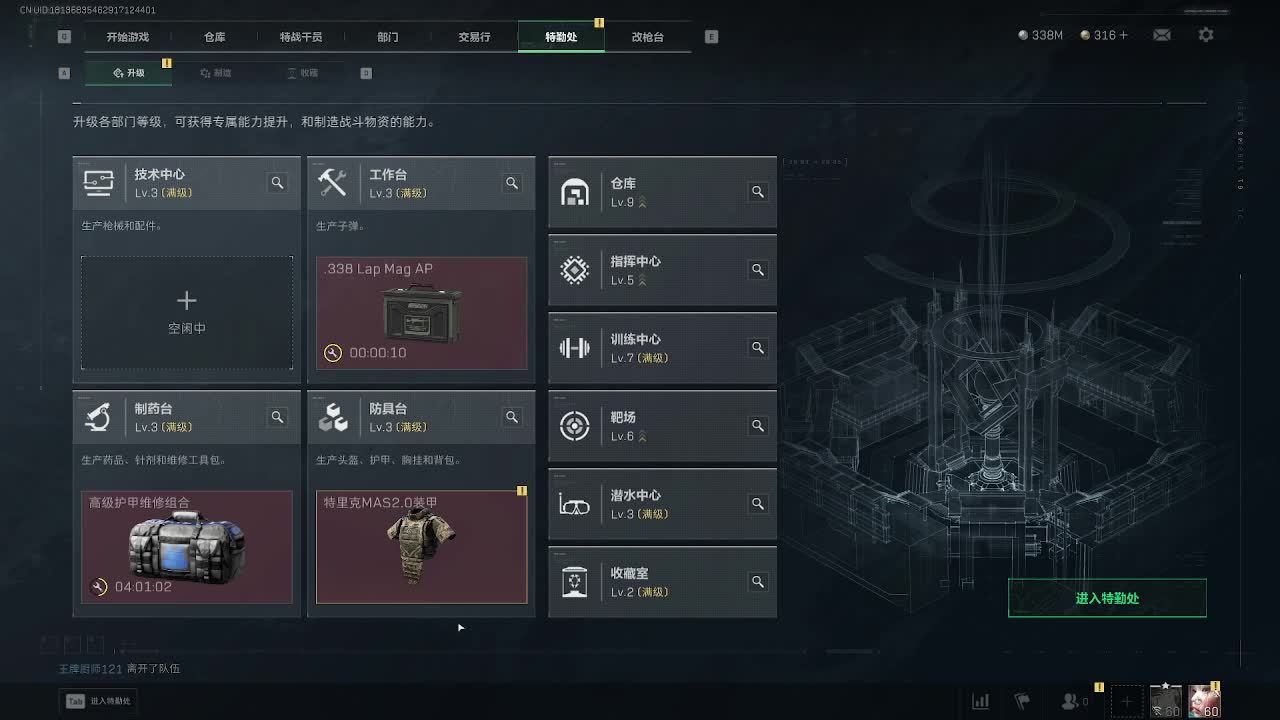
Task: Open the mail envelope icon
Action: tap(1161, 35)
